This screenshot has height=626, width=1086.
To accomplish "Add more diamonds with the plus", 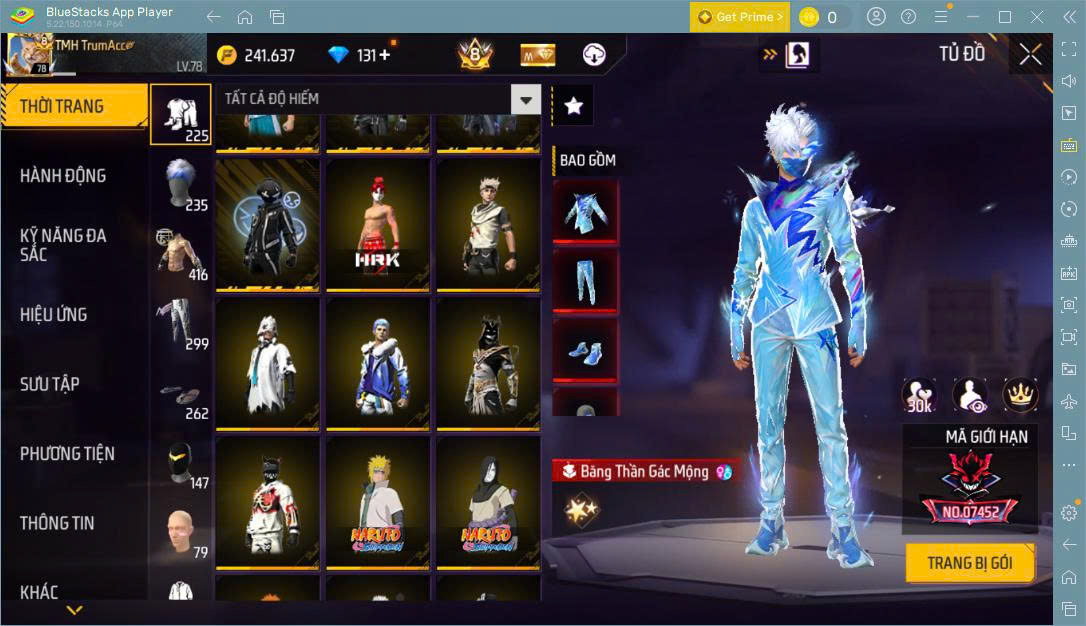I will pyautogui.click(x=383, y=56).
